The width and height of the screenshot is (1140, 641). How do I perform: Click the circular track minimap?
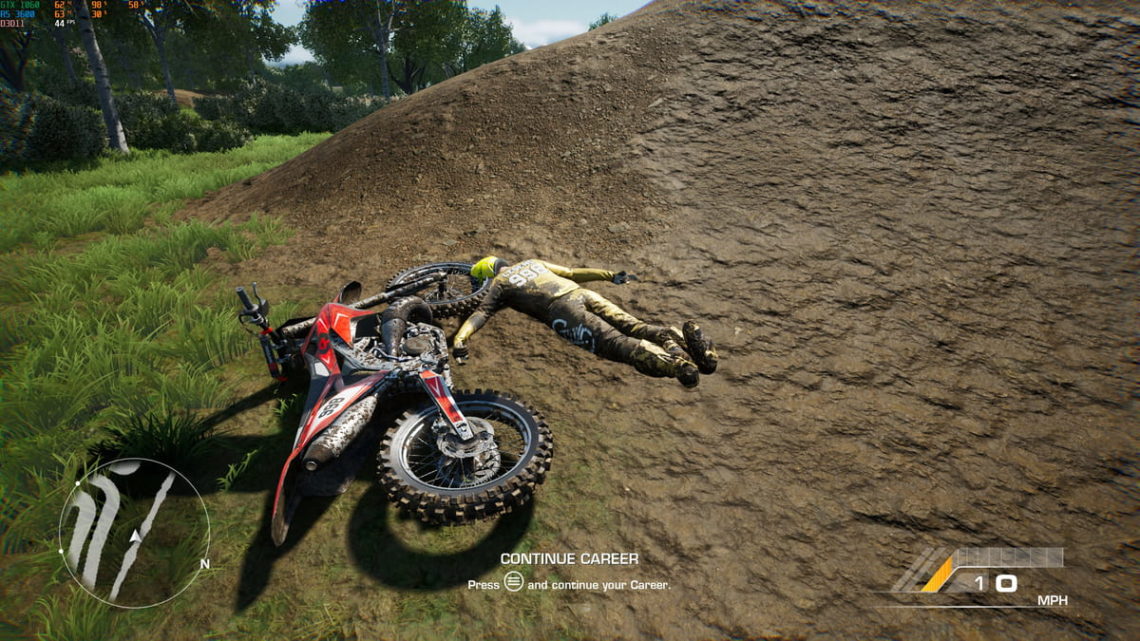134,533
